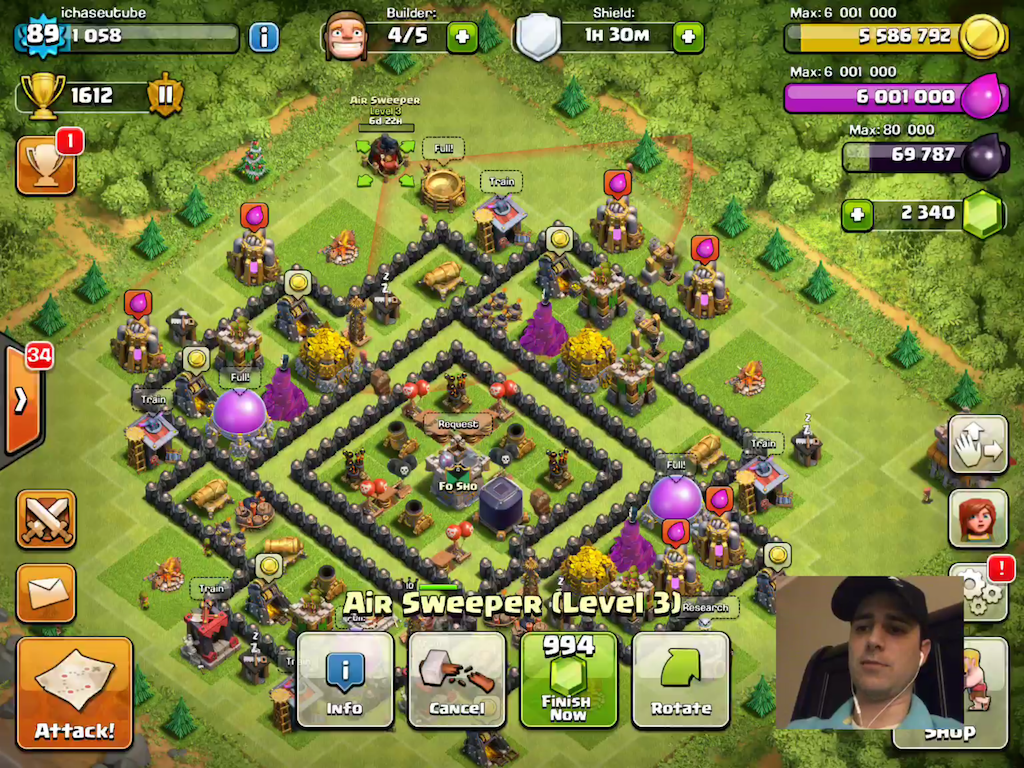Open the layout editor hand button
1024x768 pixels.
click(x=977, y=444)
